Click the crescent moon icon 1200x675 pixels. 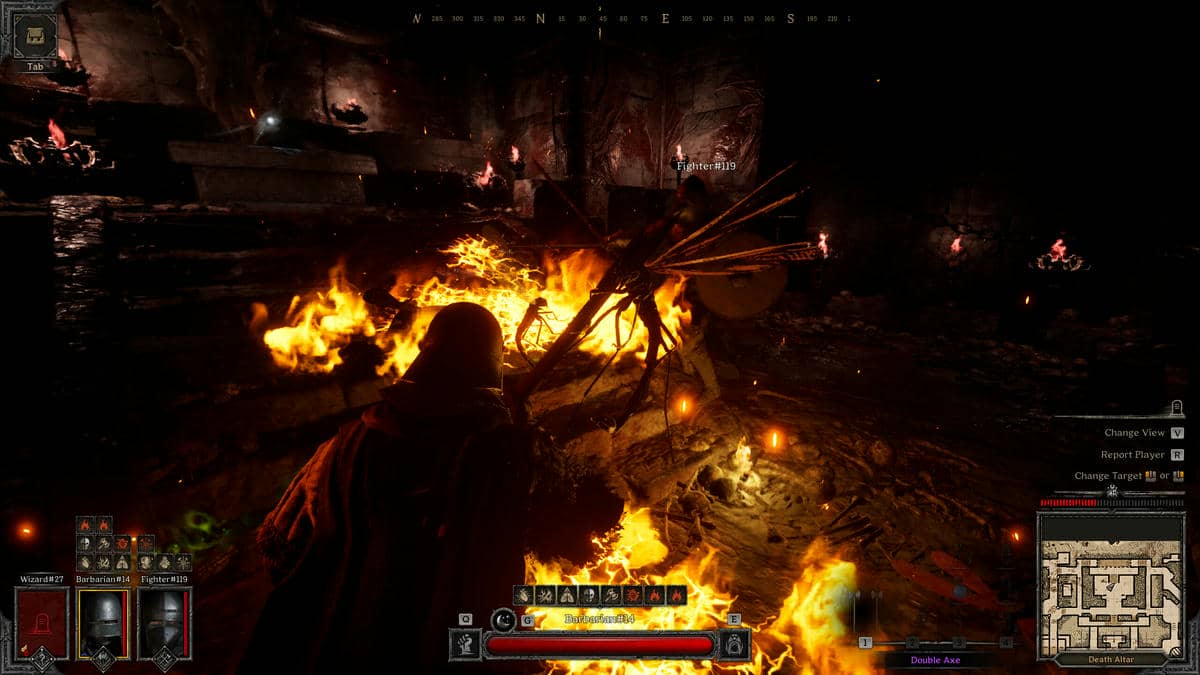coord(503,621)
